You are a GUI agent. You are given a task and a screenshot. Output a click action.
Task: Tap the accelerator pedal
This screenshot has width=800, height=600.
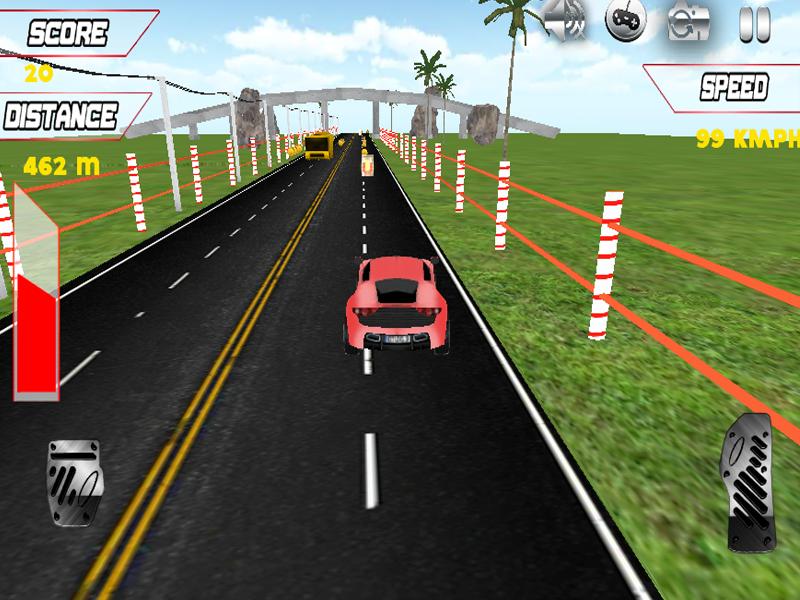pos(748,482)
